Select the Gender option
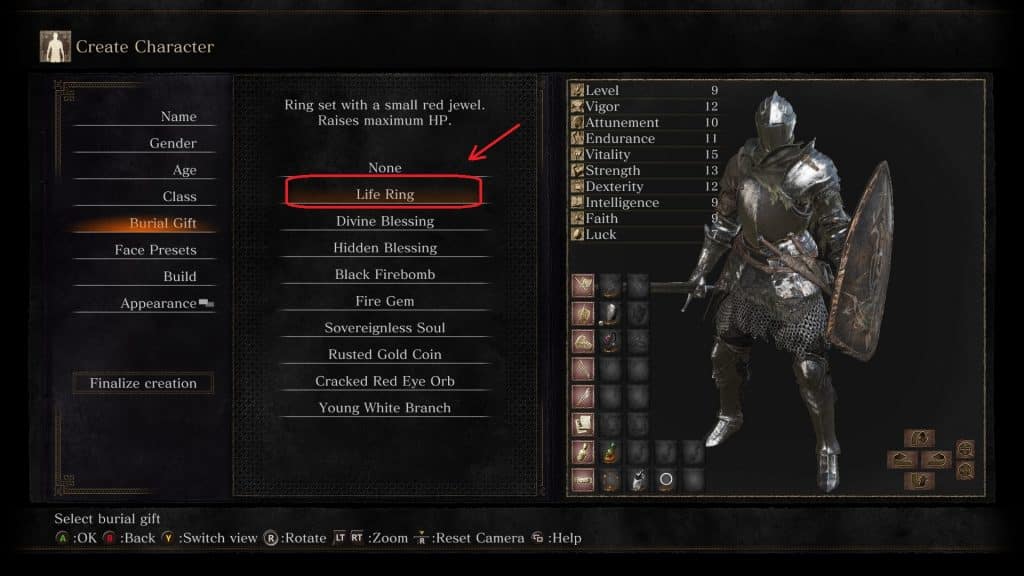The image size is (1024, 576). (x=172, y=144)
